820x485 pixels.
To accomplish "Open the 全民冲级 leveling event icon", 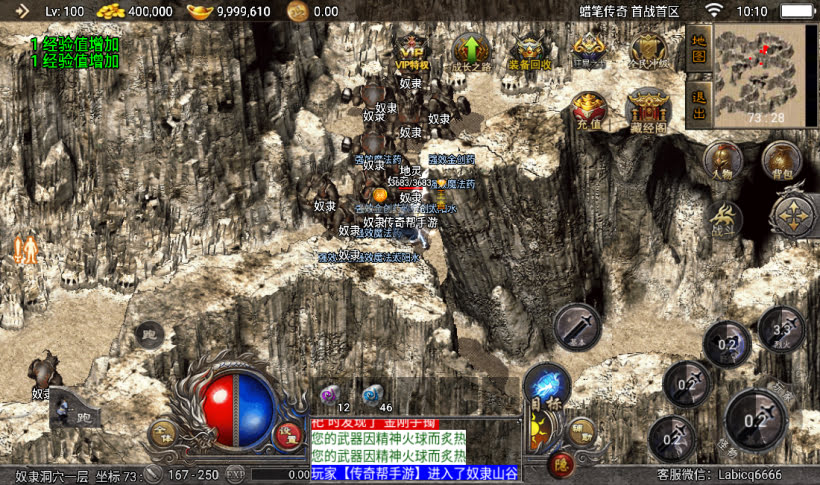I will [x=648, y=51].
